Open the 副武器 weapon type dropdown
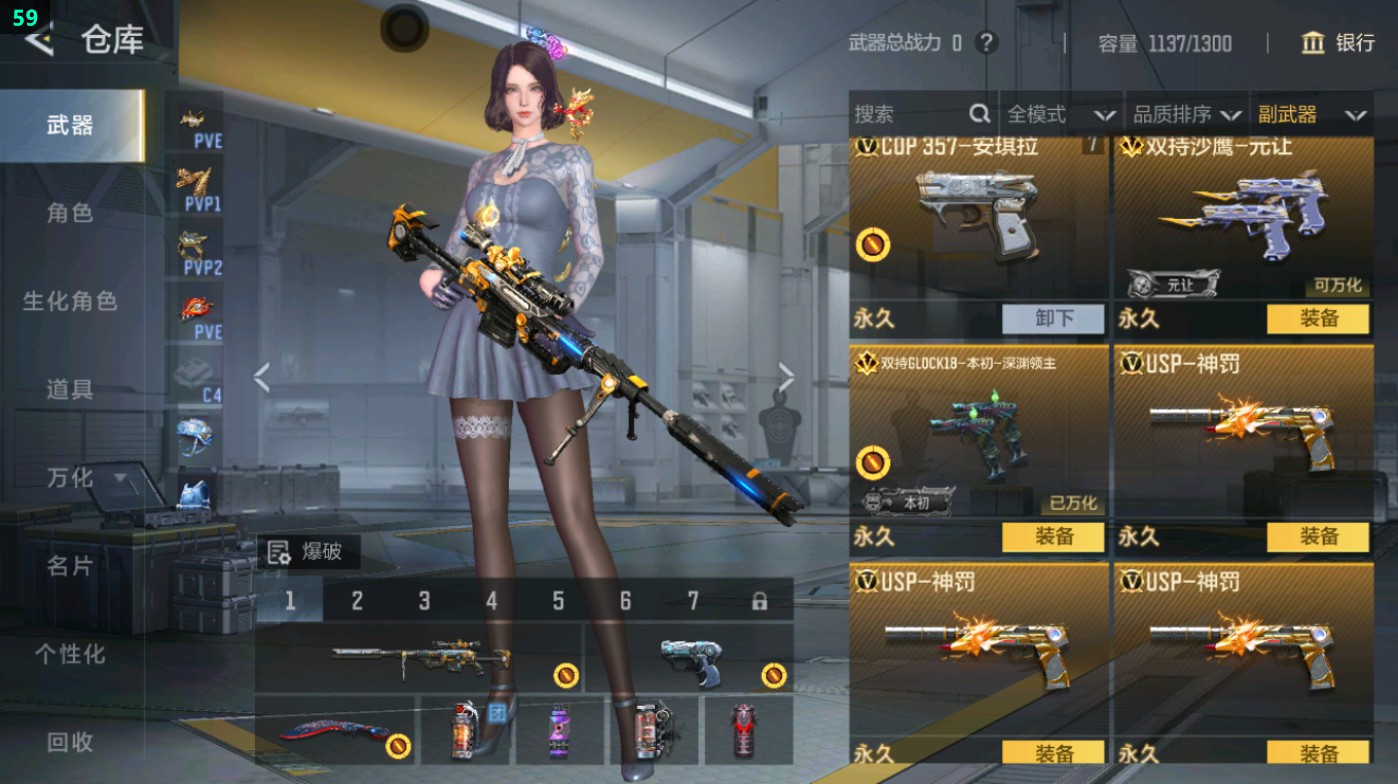This screenshot has width=1398, height=784. coord(1312,115)
